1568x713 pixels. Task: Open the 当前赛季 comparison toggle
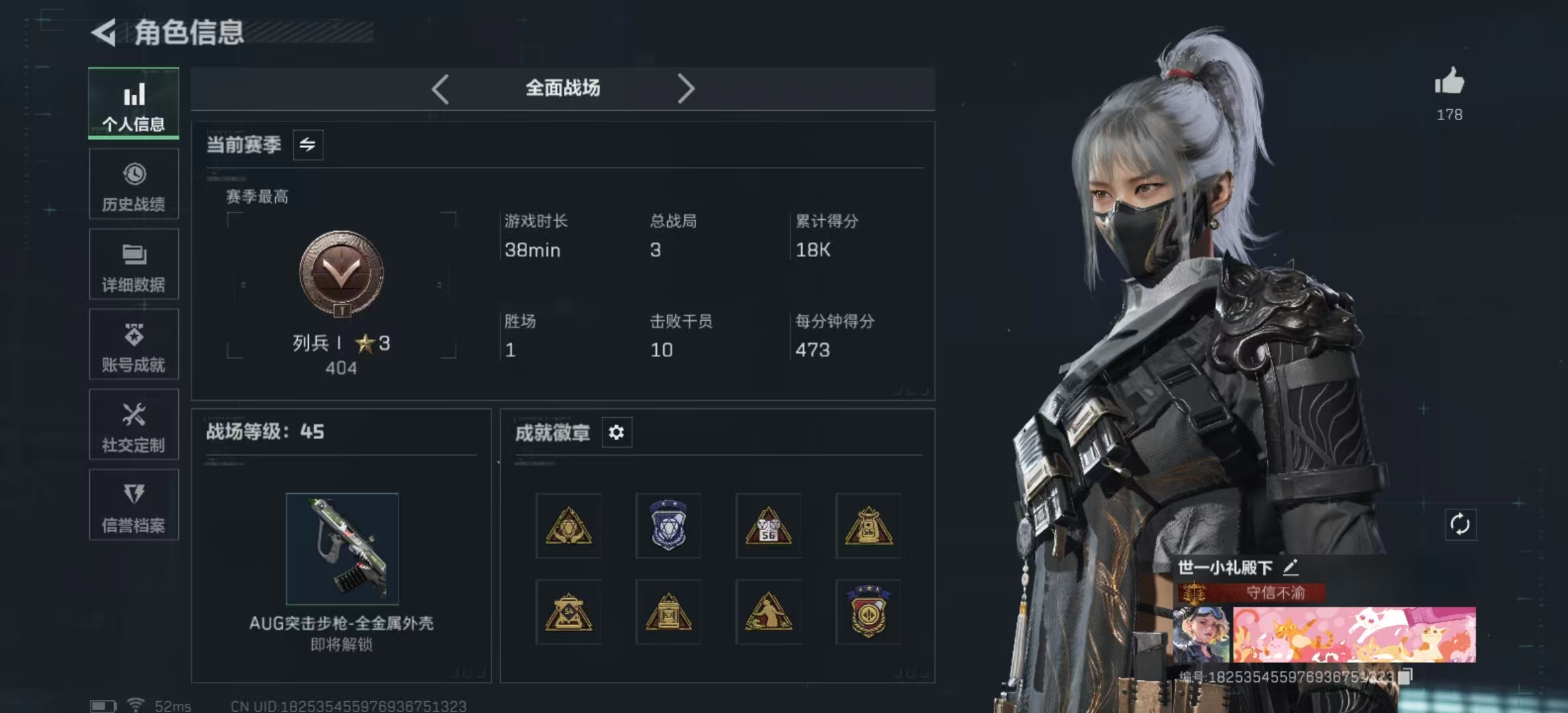coord(308,145)
